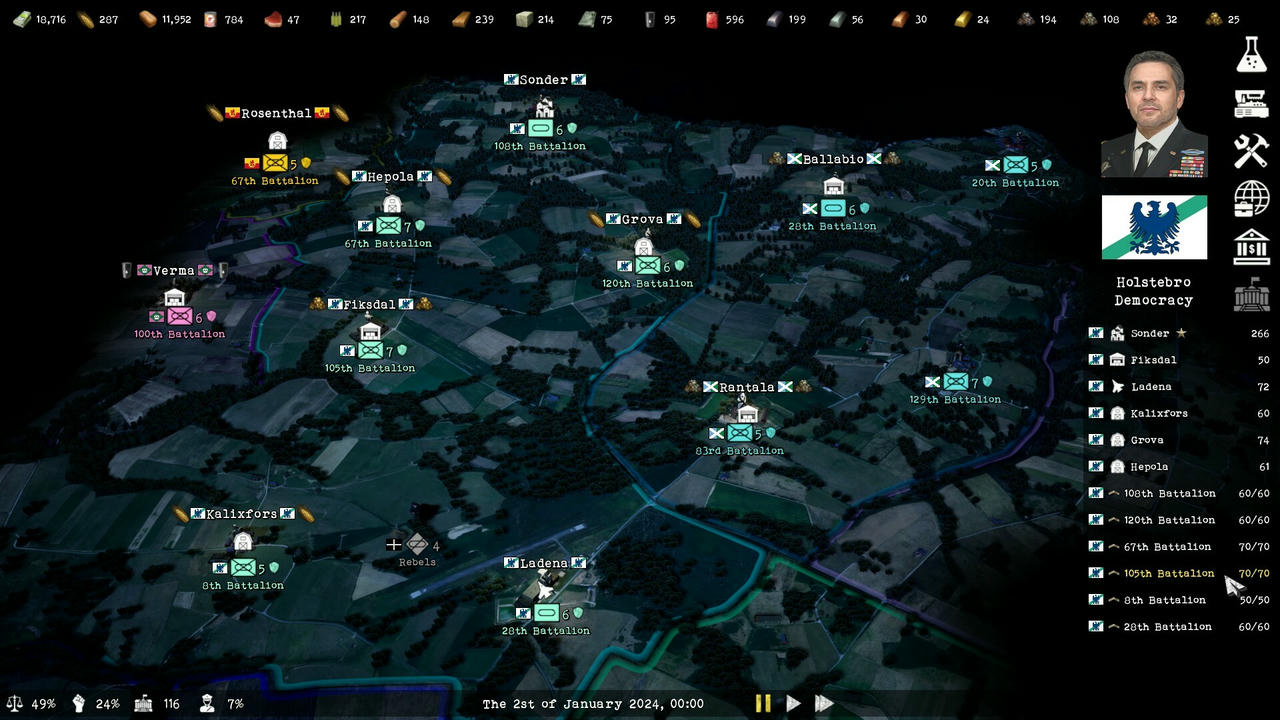Viewport: 1280px width, 720px height.
Task: Click the police officer icon showing 7%
Action: (207, 703)
